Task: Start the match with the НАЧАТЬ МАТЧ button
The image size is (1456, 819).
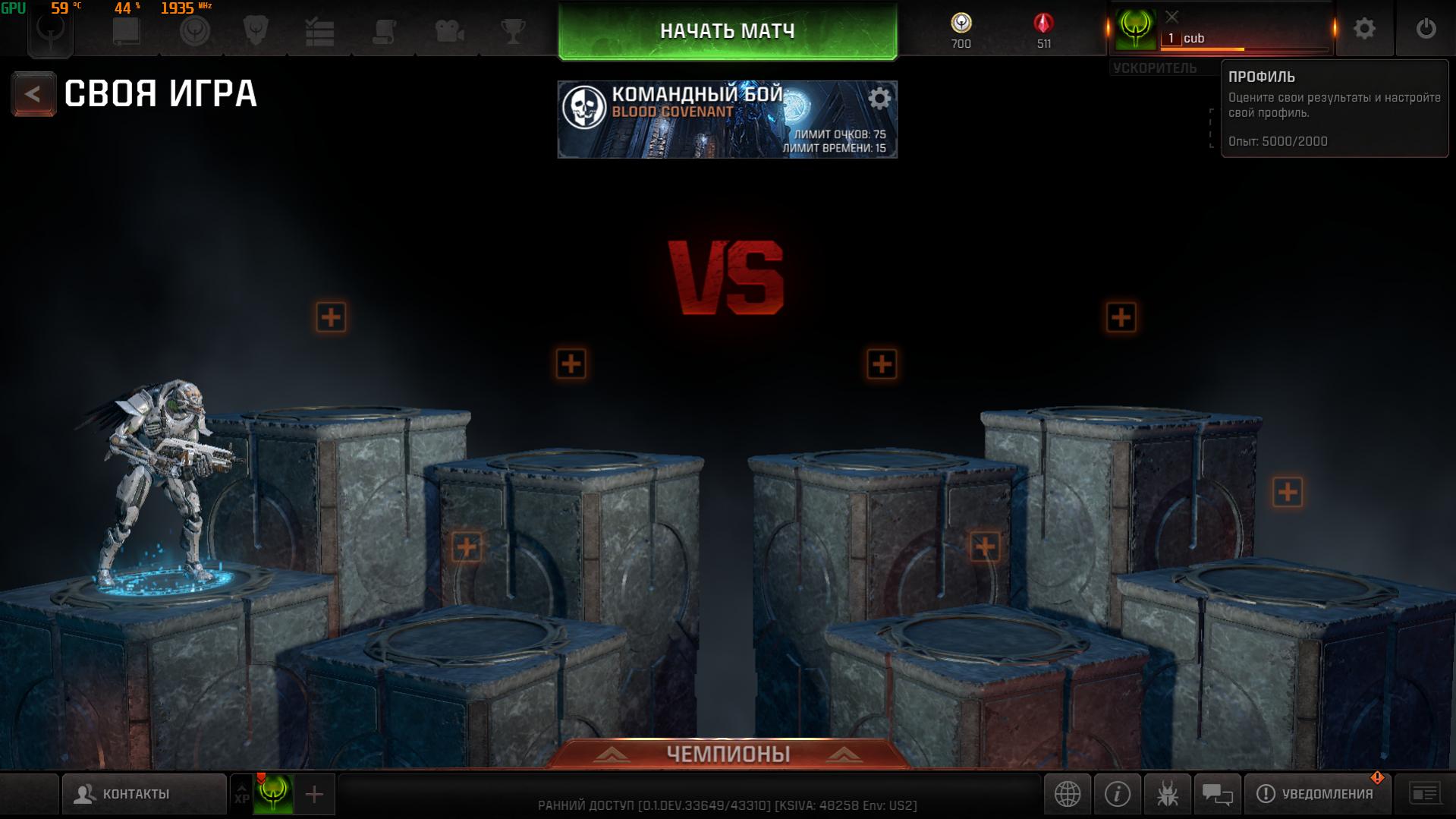Action: (x=727, y=31)
